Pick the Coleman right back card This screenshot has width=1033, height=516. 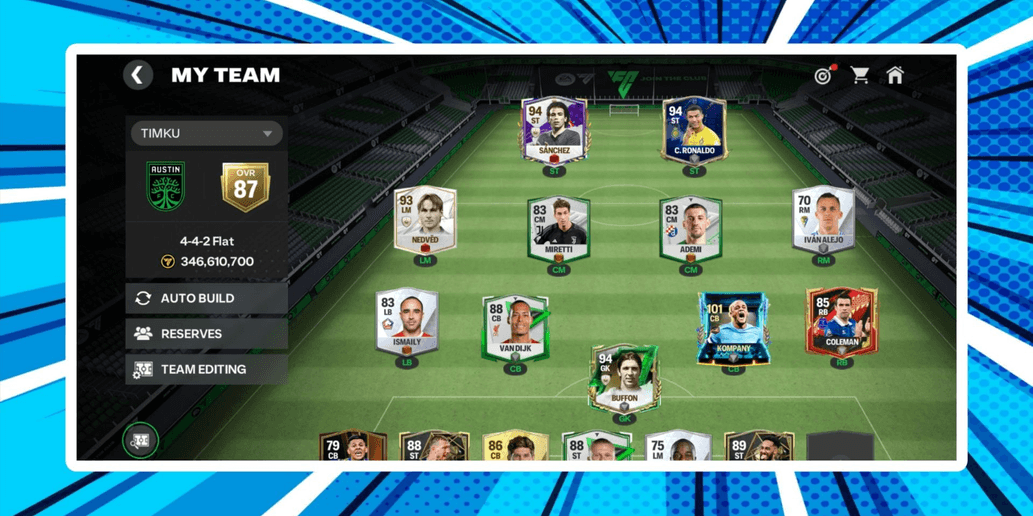pos(841,322)
